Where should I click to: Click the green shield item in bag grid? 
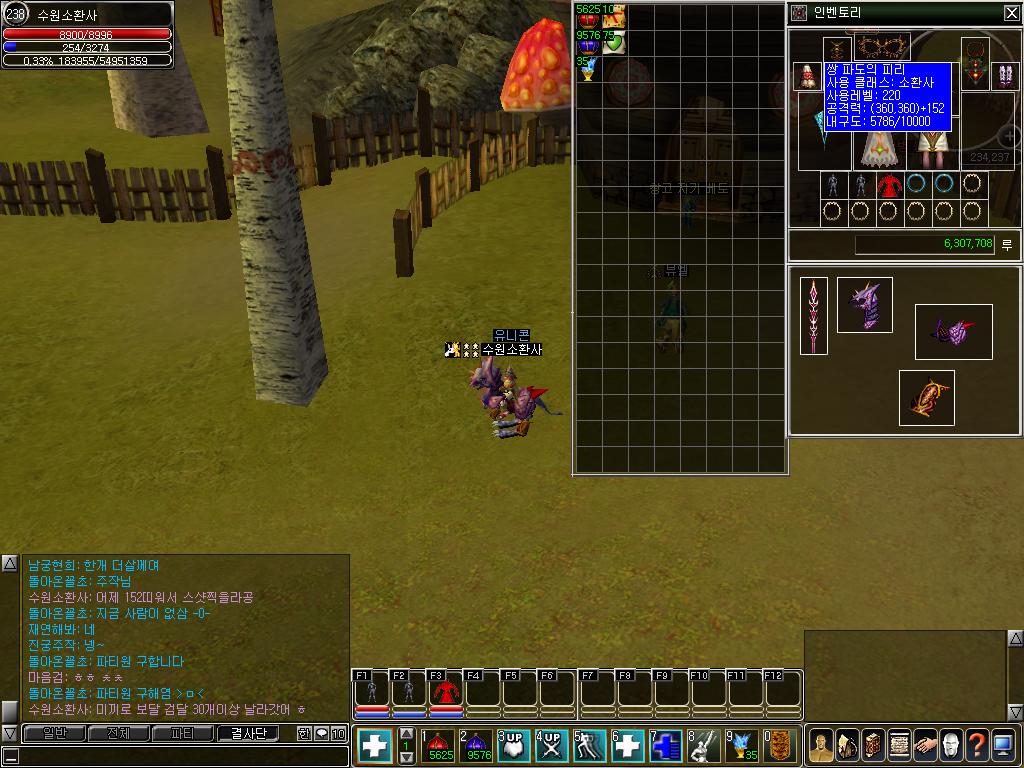point(614,42)
